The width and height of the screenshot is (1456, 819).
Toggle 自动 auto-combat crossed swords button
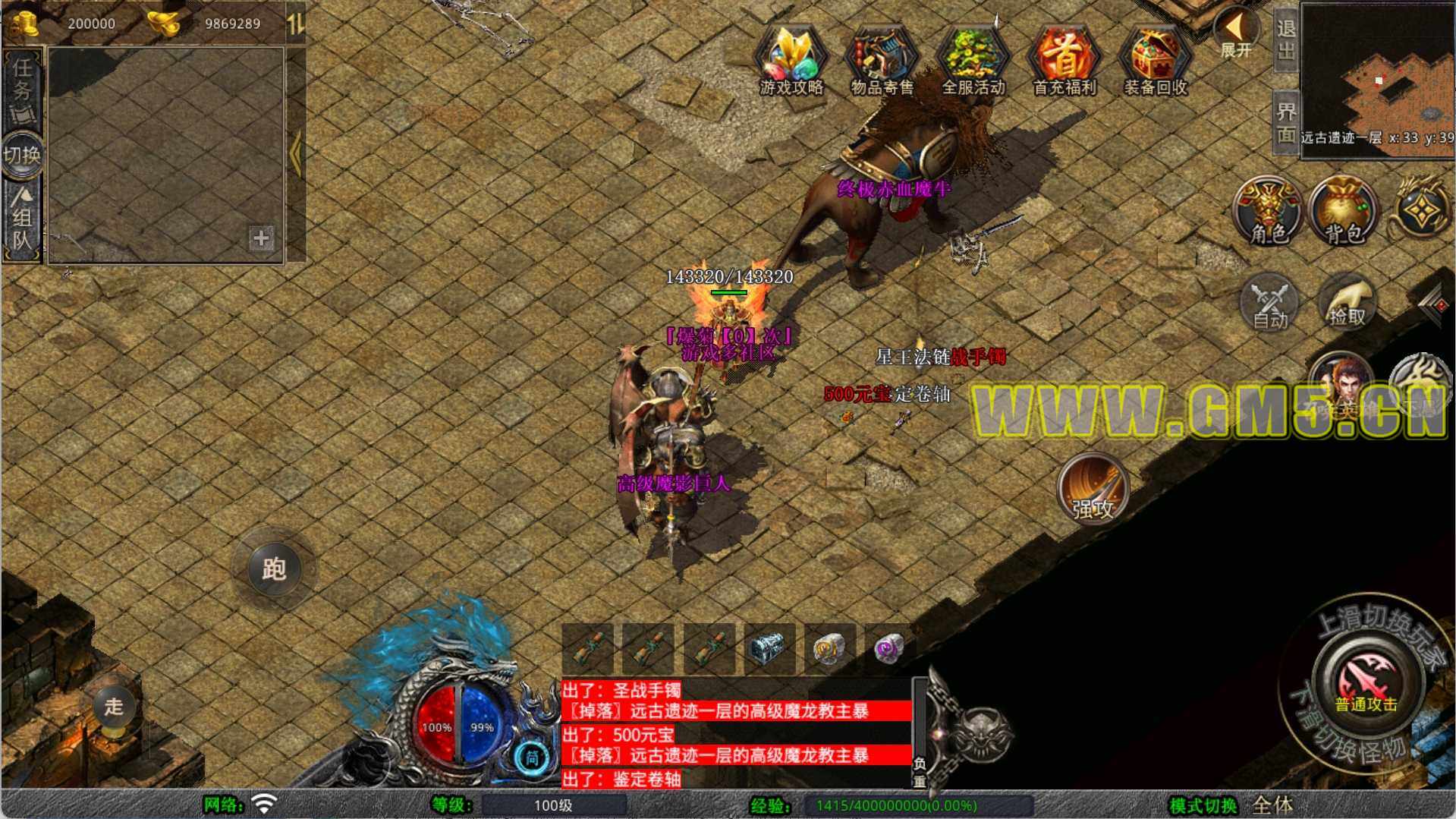(x=1269, y=304)
